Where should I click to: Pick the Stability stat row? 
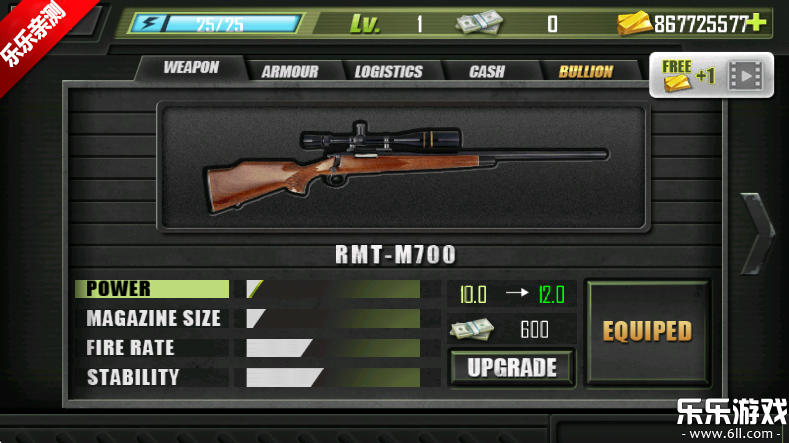[x=153, y=377]
